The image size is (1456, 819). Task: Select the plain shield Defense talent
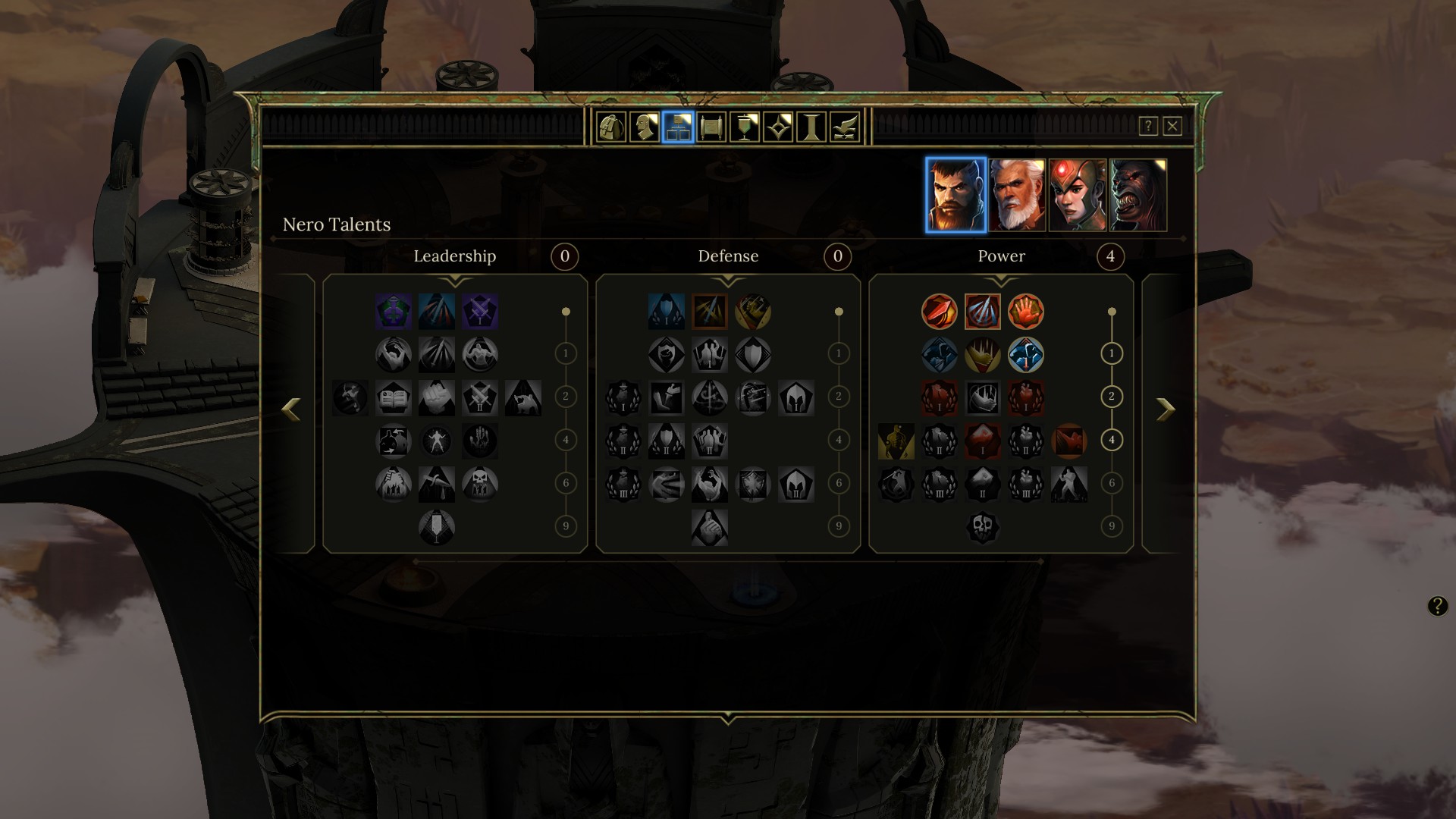753,355
